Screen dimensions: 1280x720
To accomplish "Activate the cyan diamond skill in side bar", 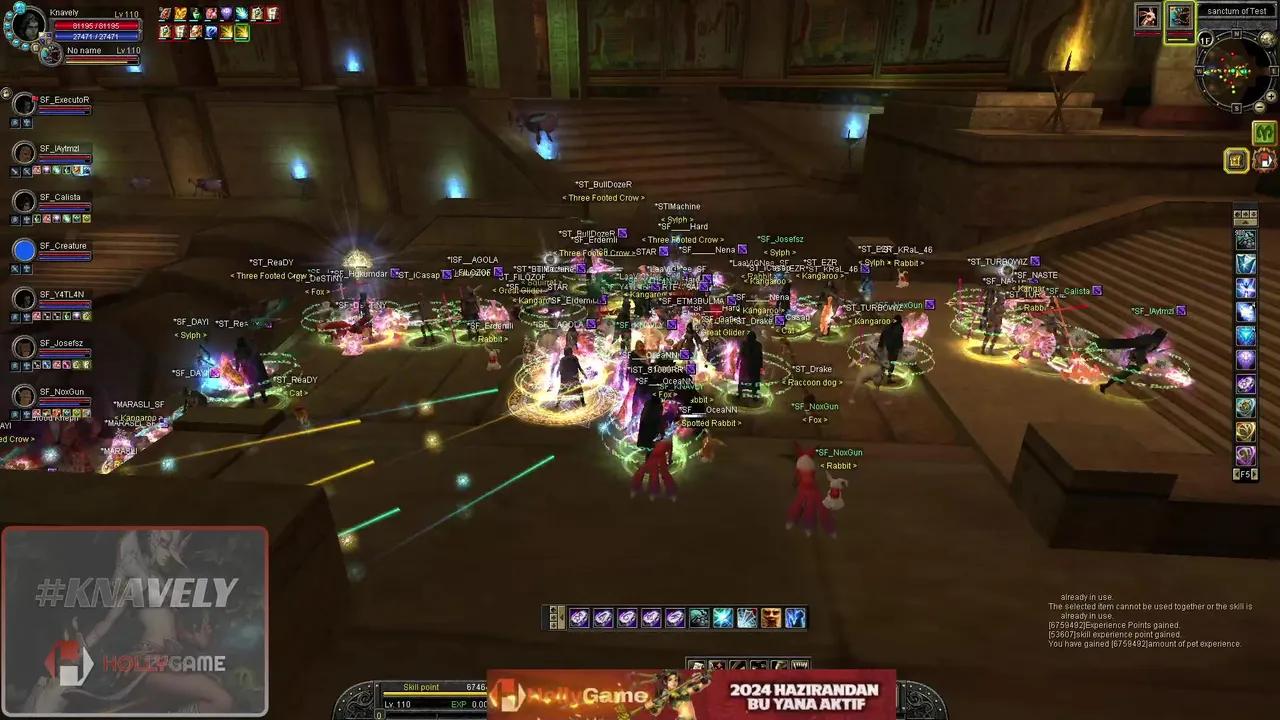I will point(1245,336).
